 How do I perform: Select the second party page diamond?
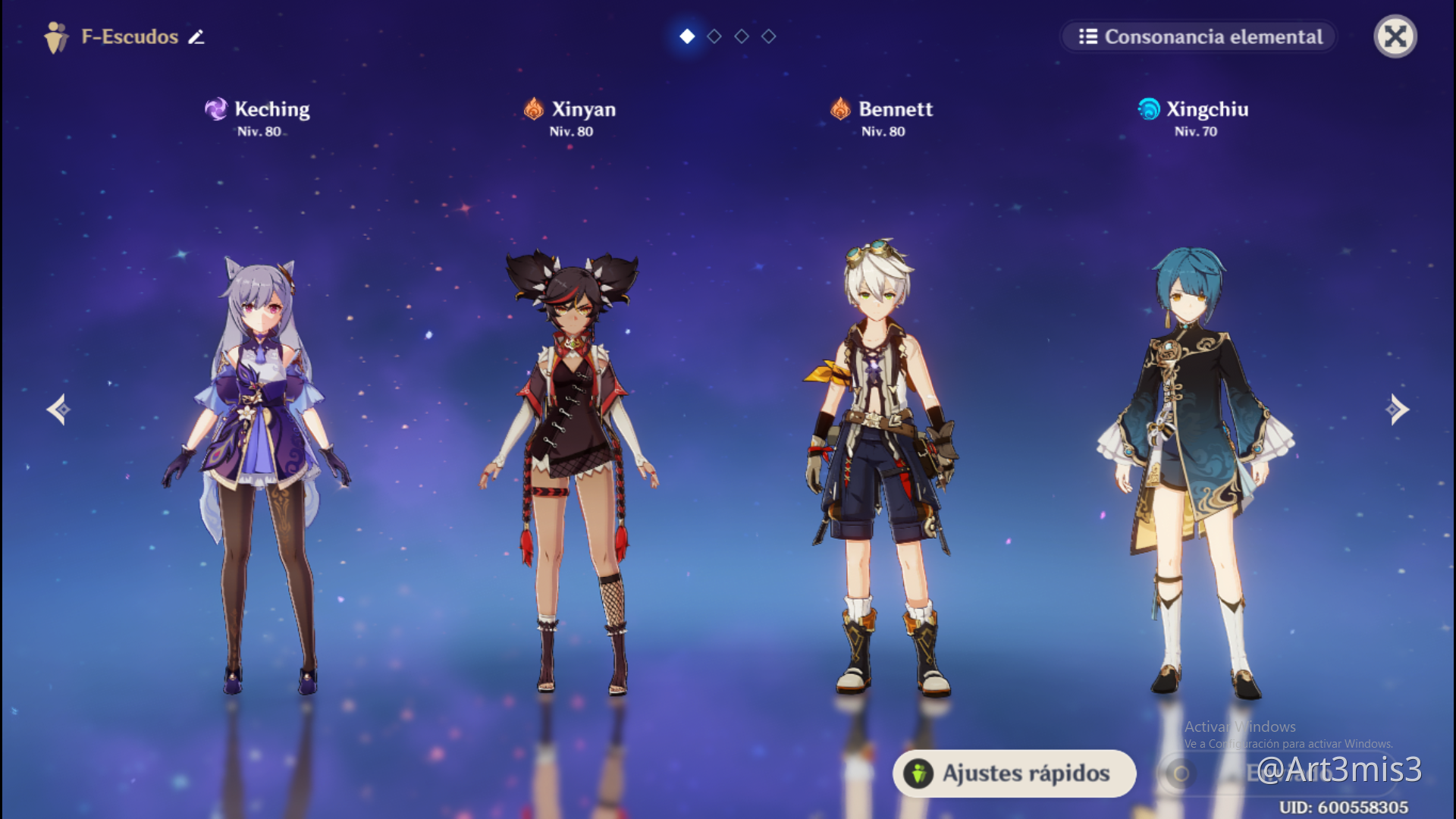point(714,36)
